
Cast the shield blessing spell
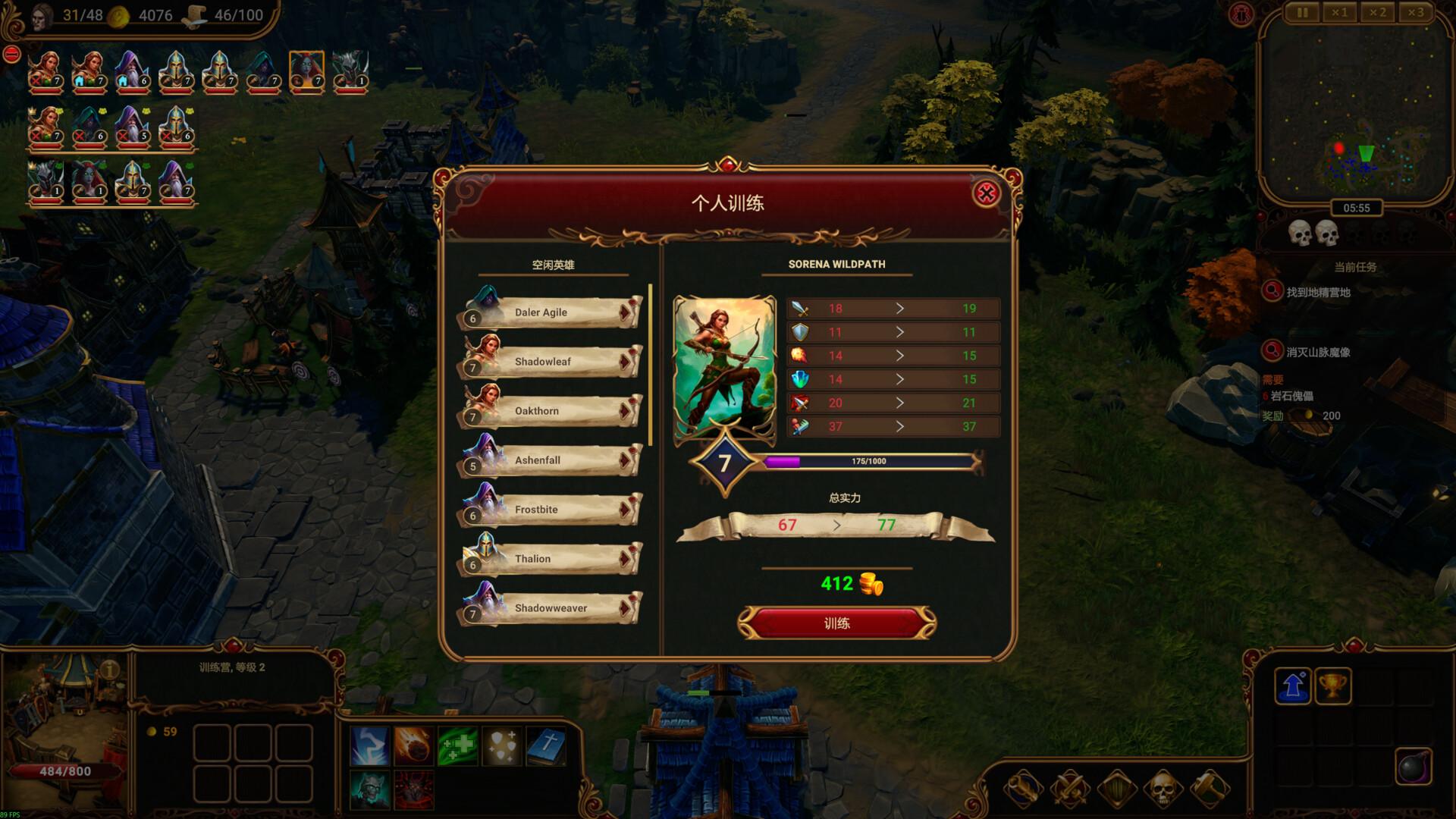(500, 745)
